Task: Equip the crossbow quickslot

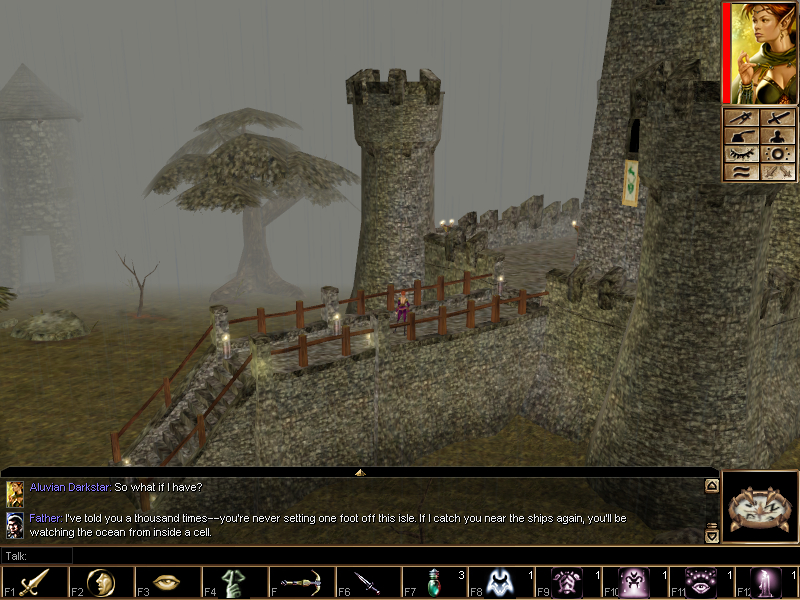Action: (x=302, y=582)
